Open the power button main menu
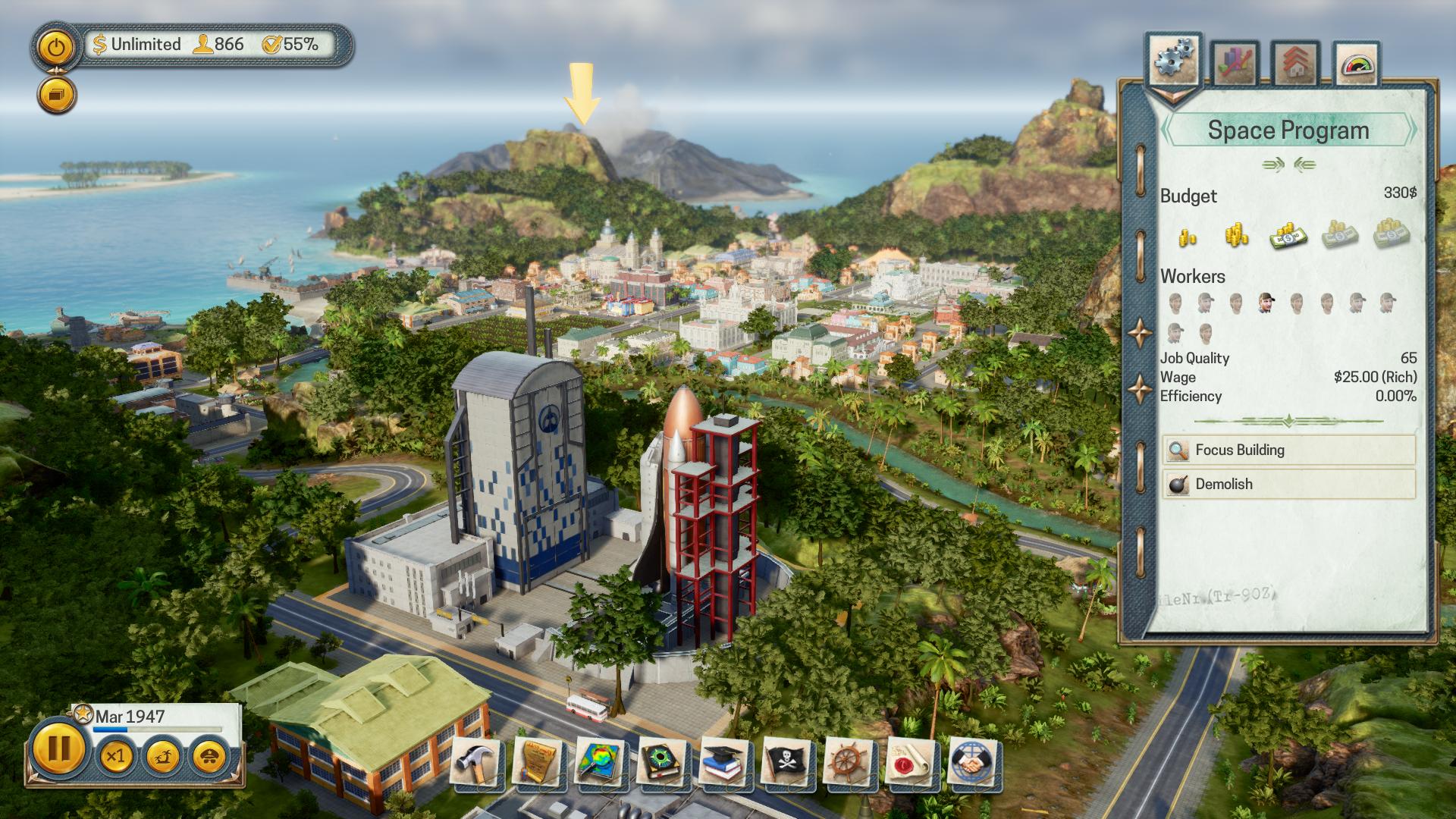 pos(55,49)
